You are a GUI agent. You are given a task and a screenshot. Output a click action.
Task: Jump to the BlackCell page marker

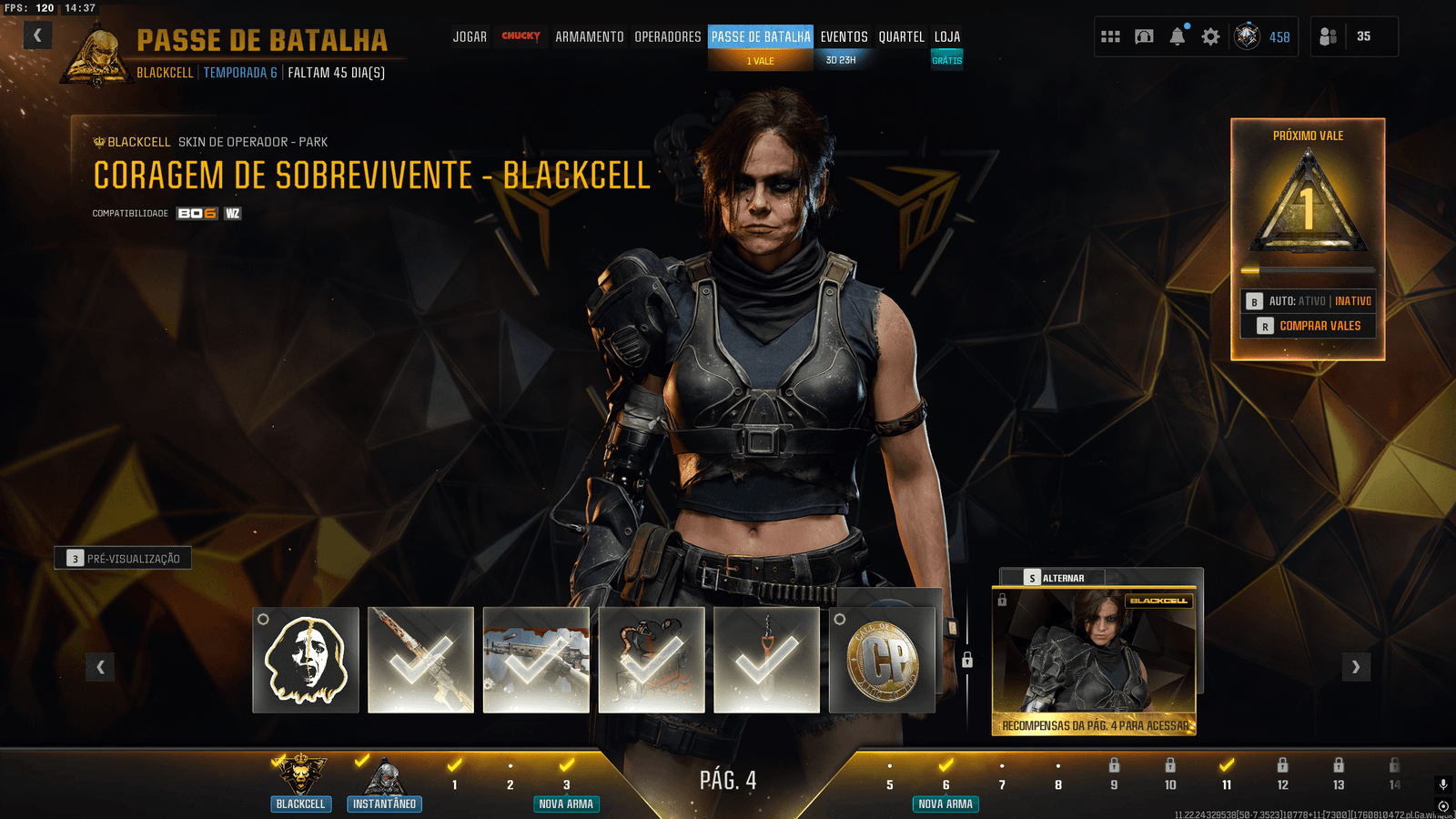pyautogui.click(x=300, y=783)
